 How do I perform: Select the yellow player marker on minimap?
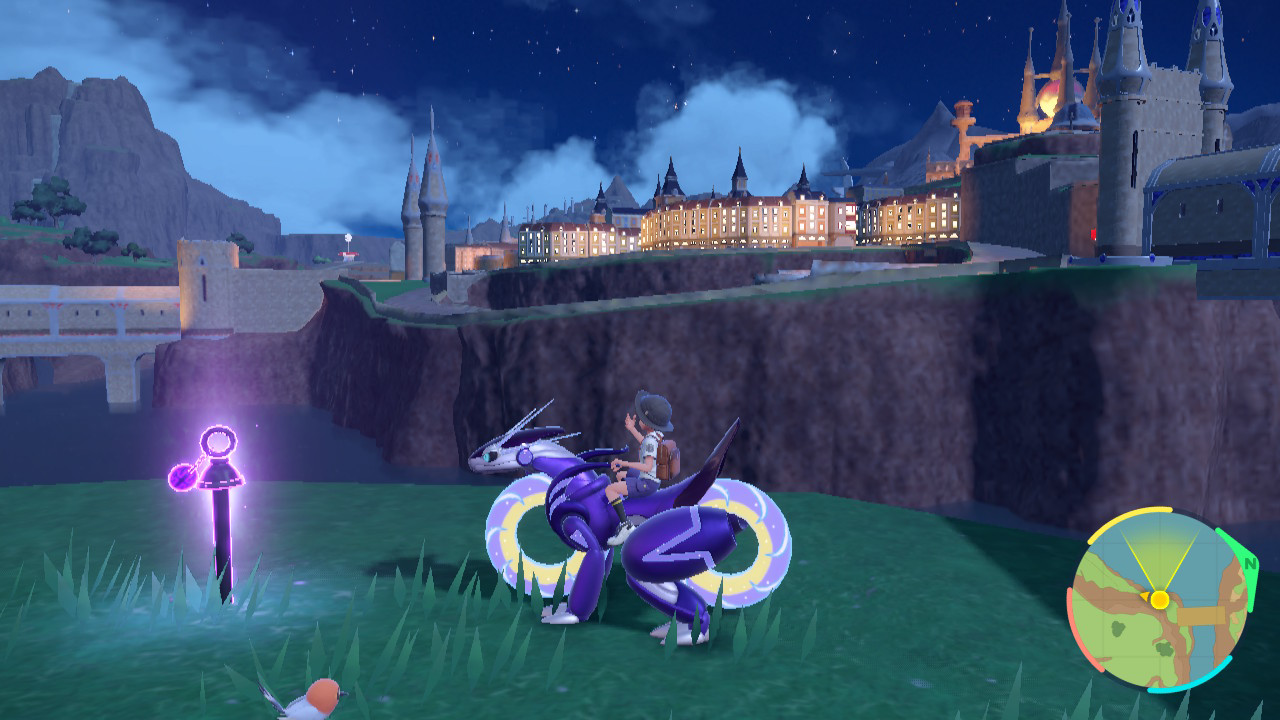1159,600
